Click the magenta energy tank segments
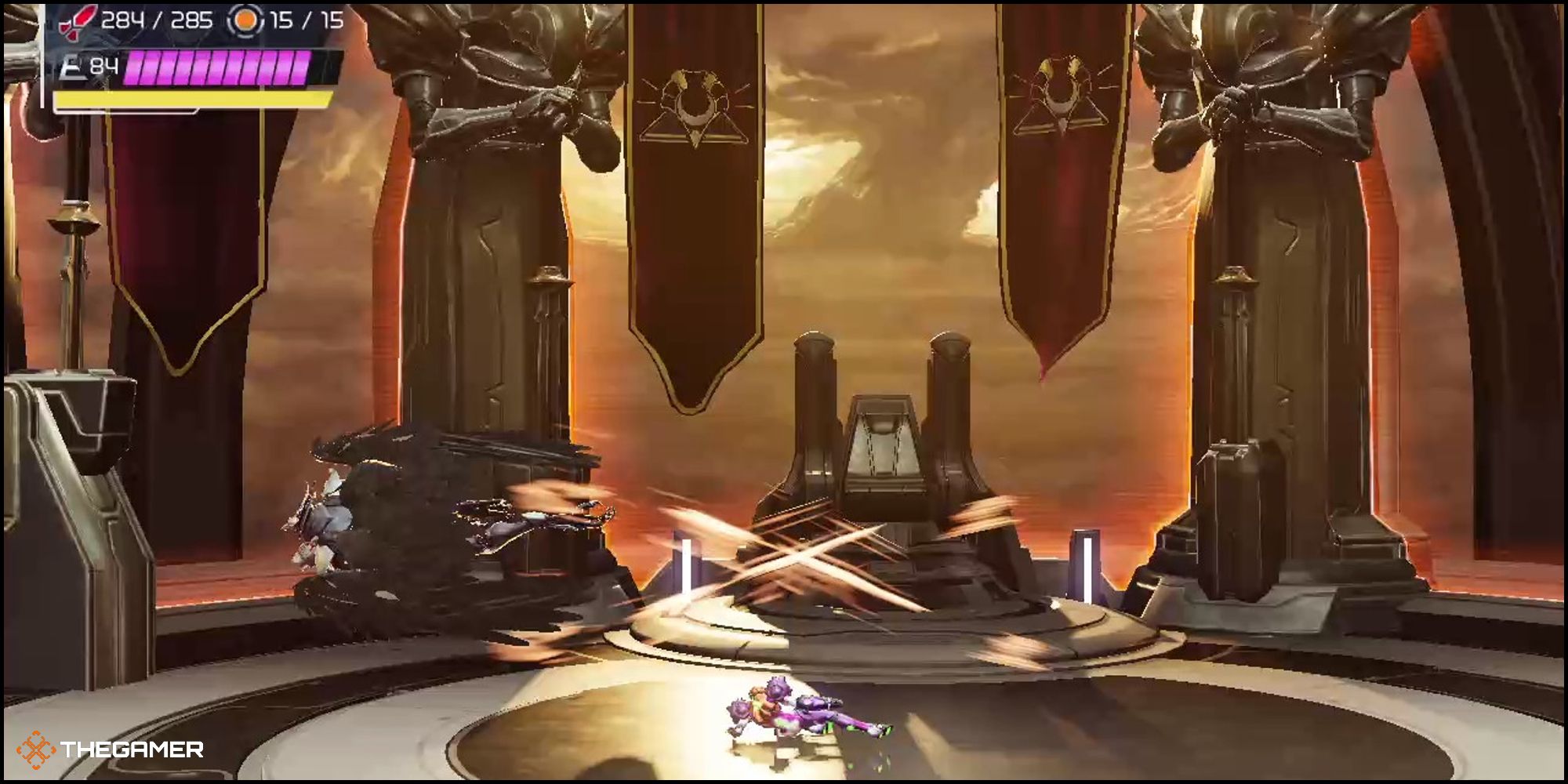The height and width of the screenshot is (784, 1568). (x=218, y=69)
